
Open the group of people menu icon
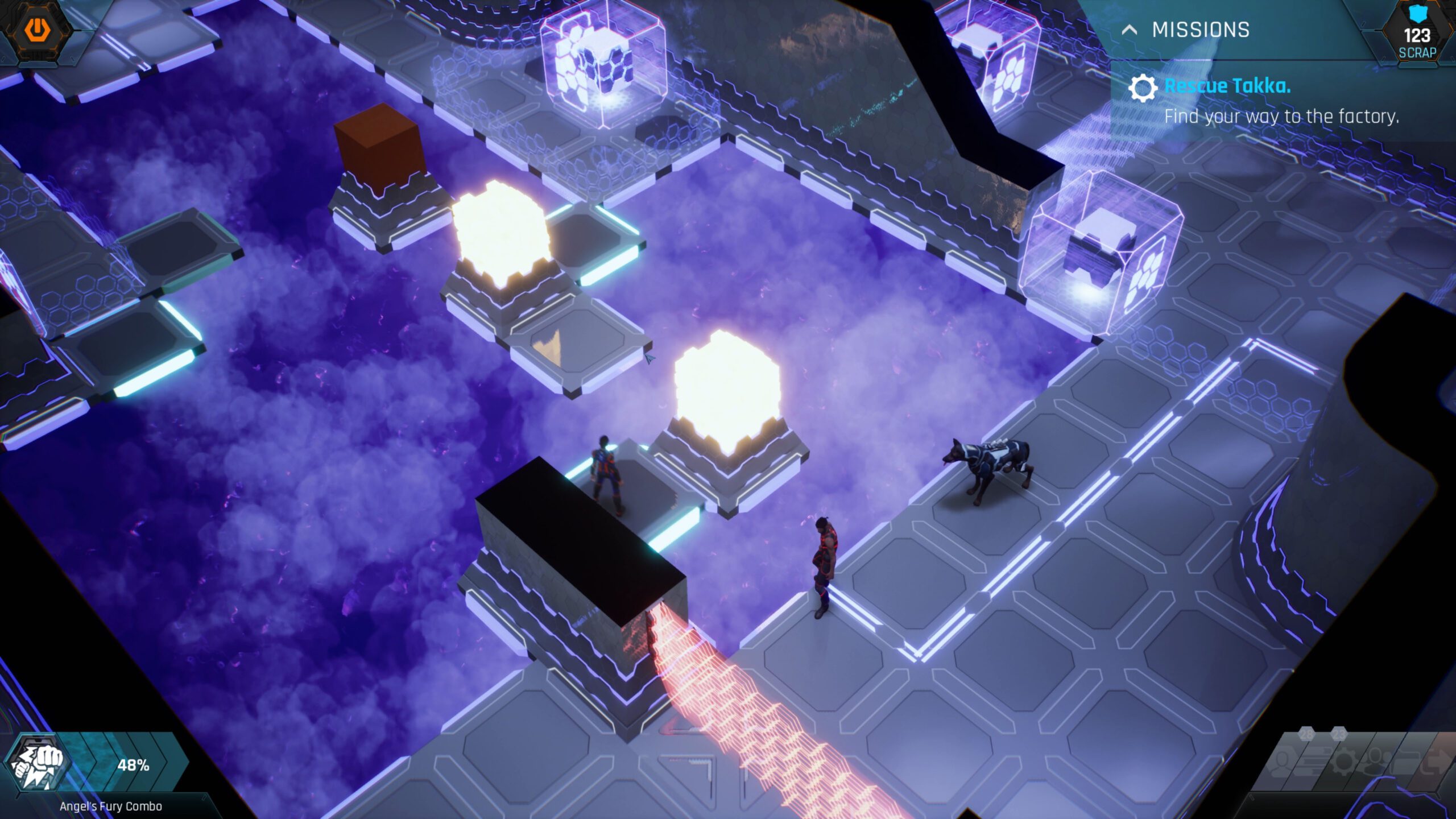(x=1376, y=761)
